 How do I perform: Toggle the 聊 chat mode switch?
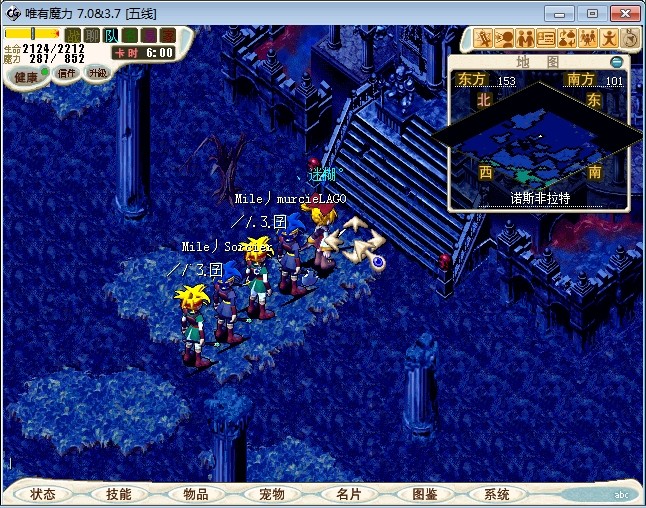pyautogui.click(x=91, y=35)
